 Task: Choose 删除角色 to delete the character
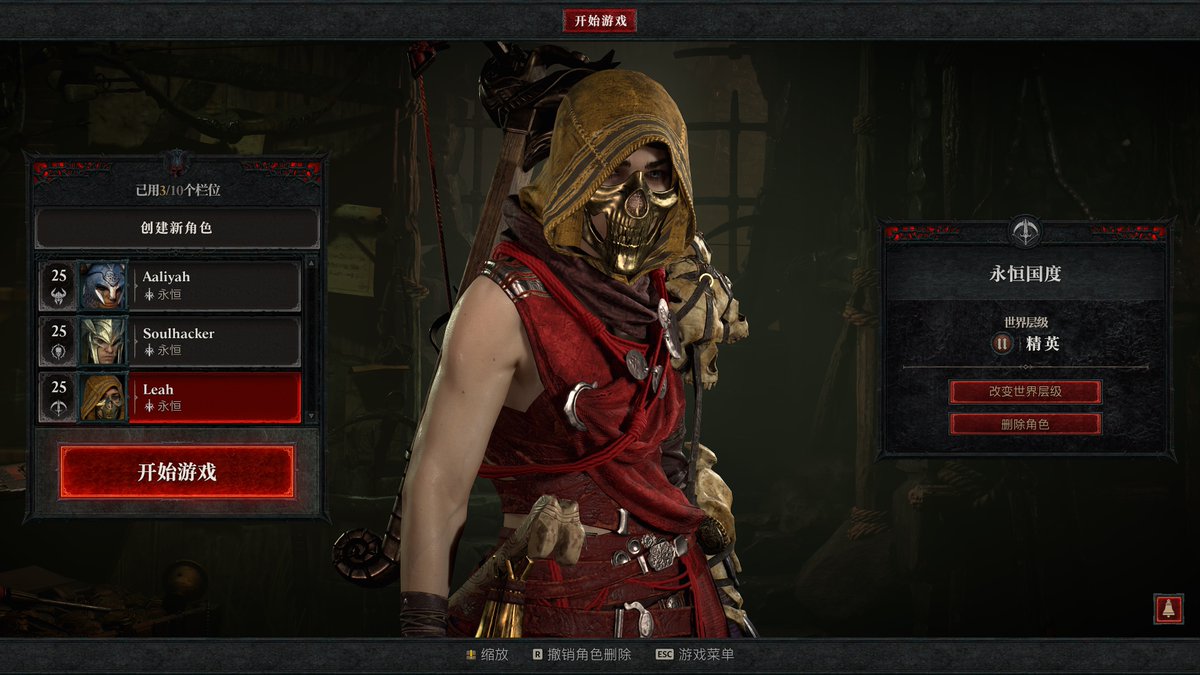coord(1025,424)
